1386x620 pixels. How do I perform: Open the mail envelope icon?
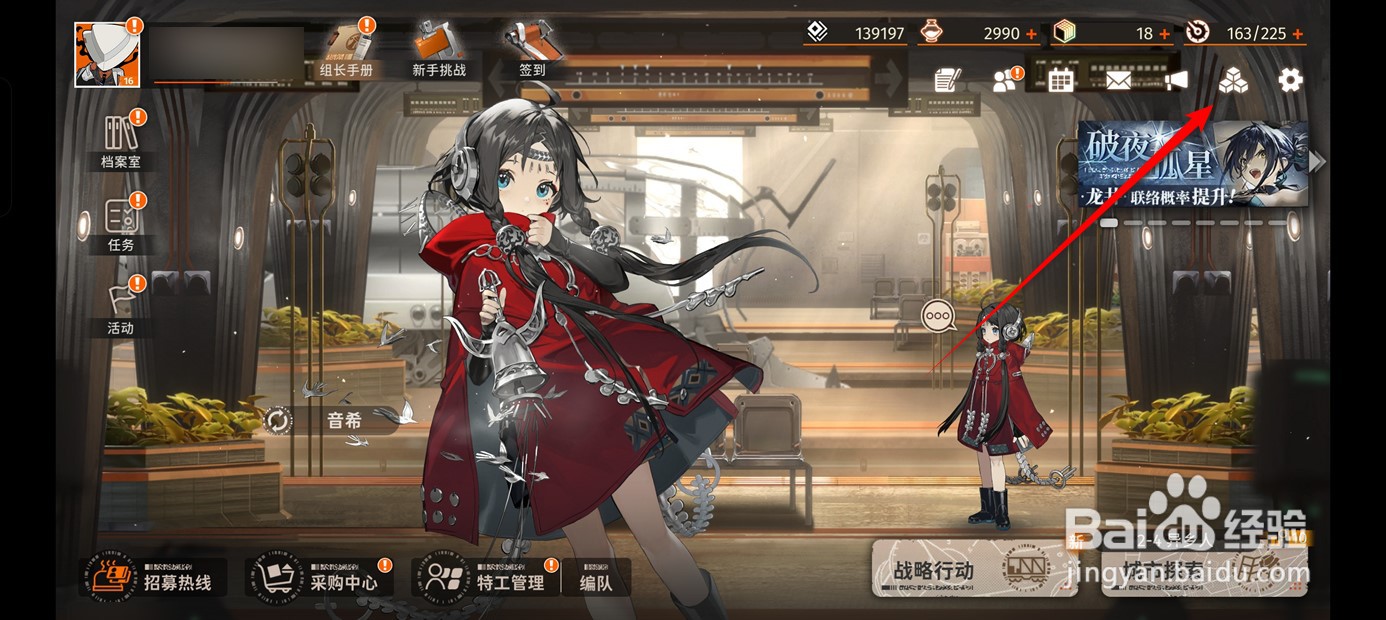(x=1118, y=80)
